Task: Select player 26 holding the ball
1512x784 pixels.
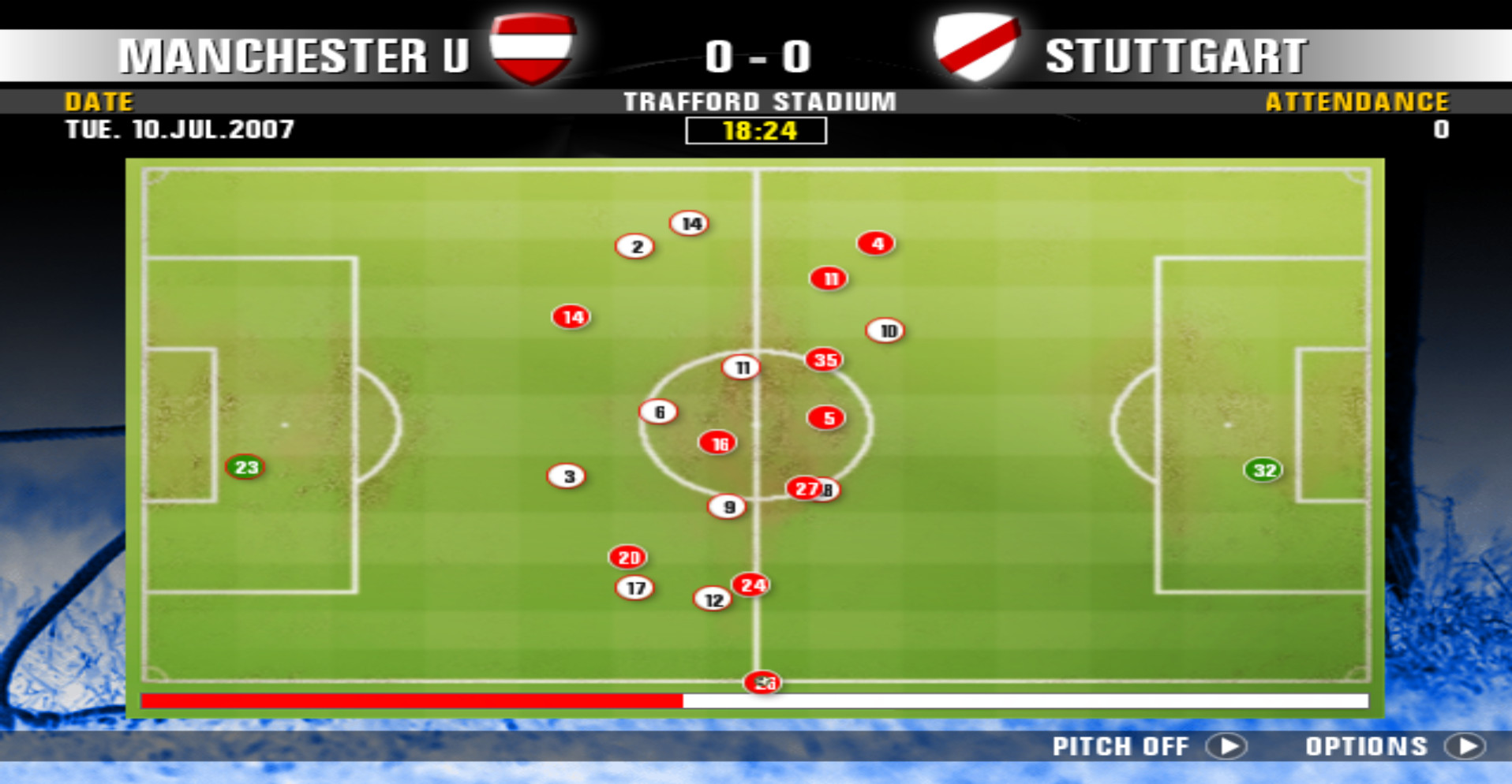Action: [762, 683]
